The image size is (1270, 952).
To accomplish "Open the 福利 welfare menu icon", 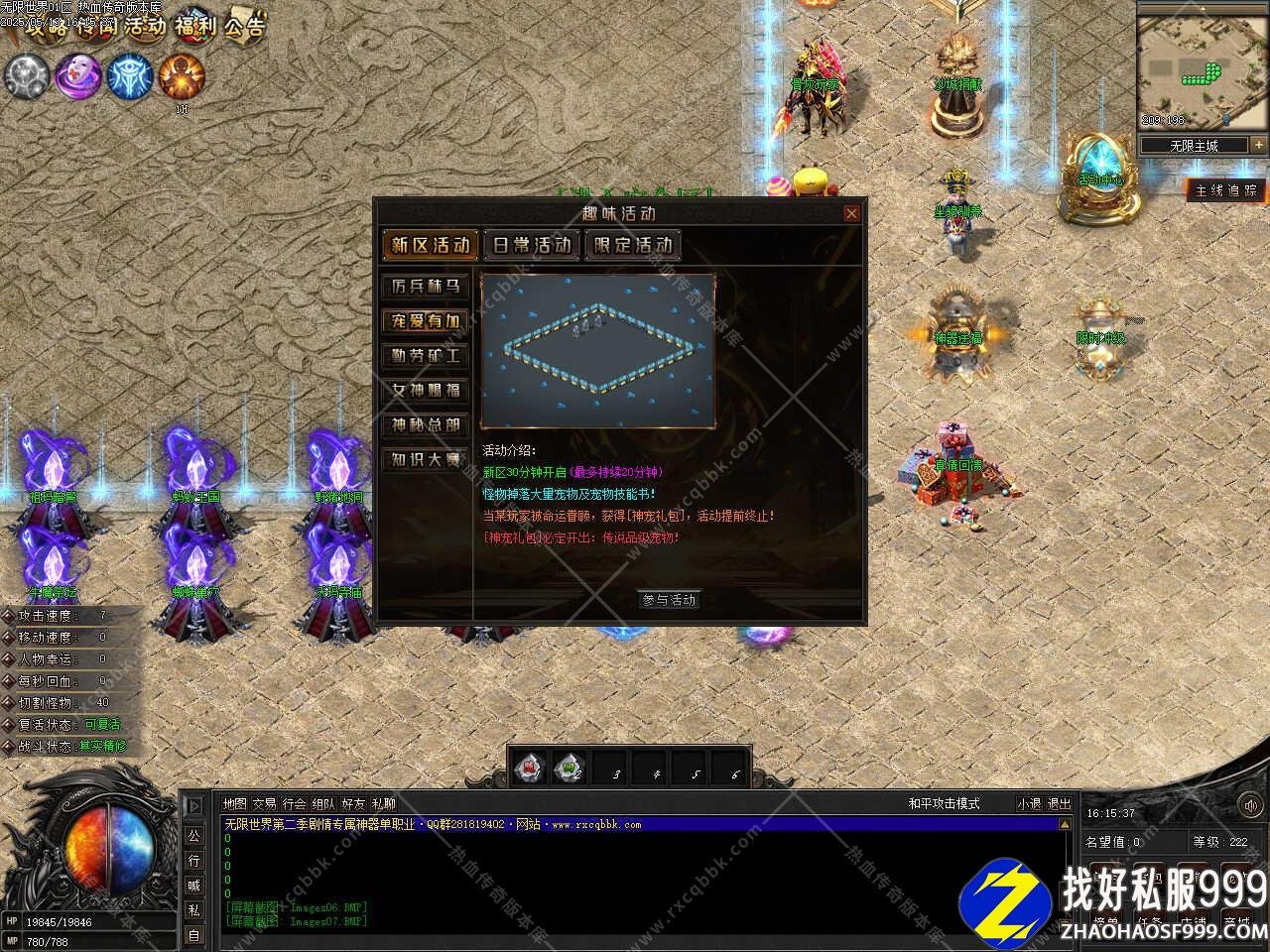I will click(194, 26).
